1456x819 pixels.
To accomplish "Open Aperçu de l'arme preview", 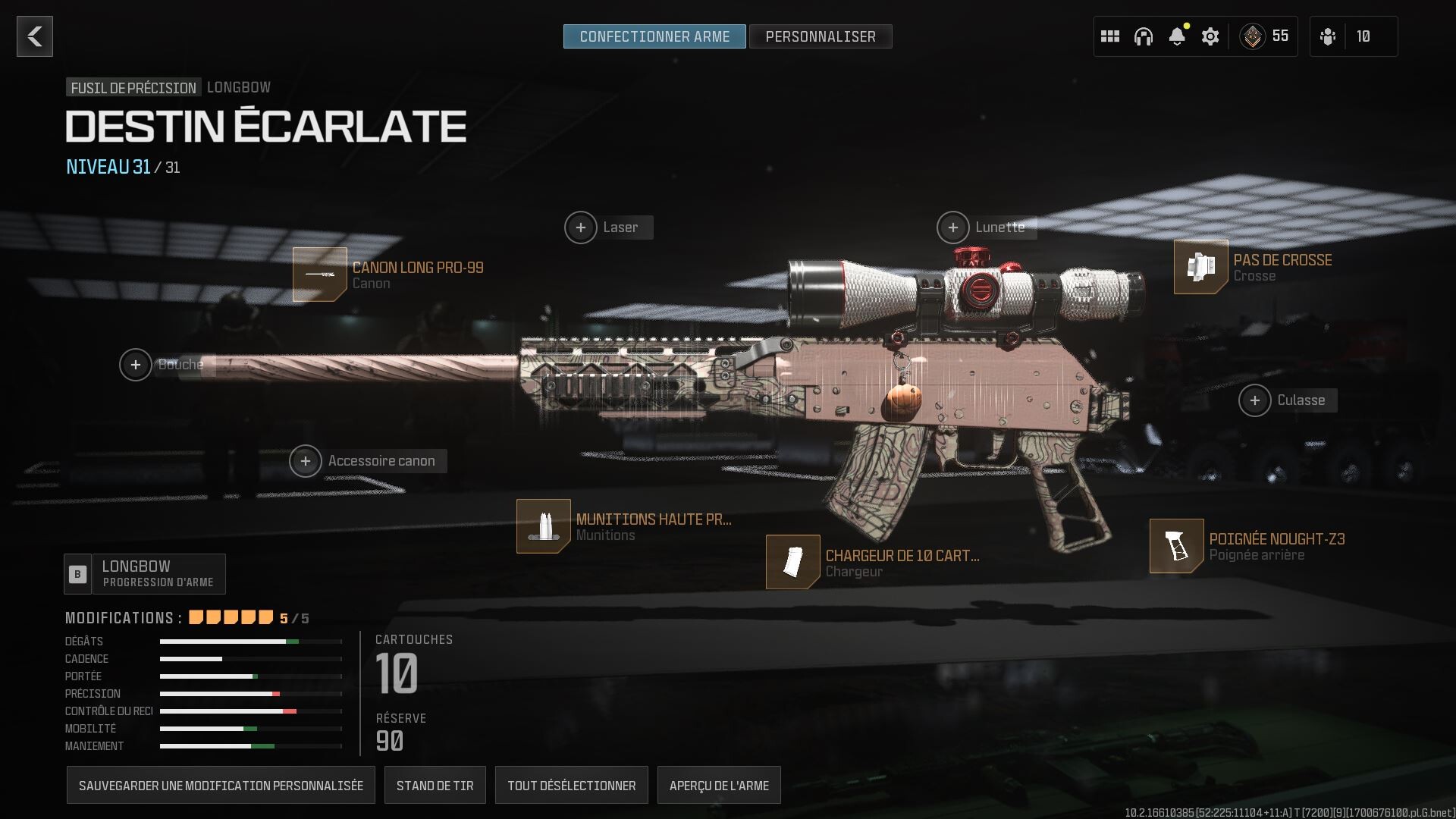I will pos(719,785).
